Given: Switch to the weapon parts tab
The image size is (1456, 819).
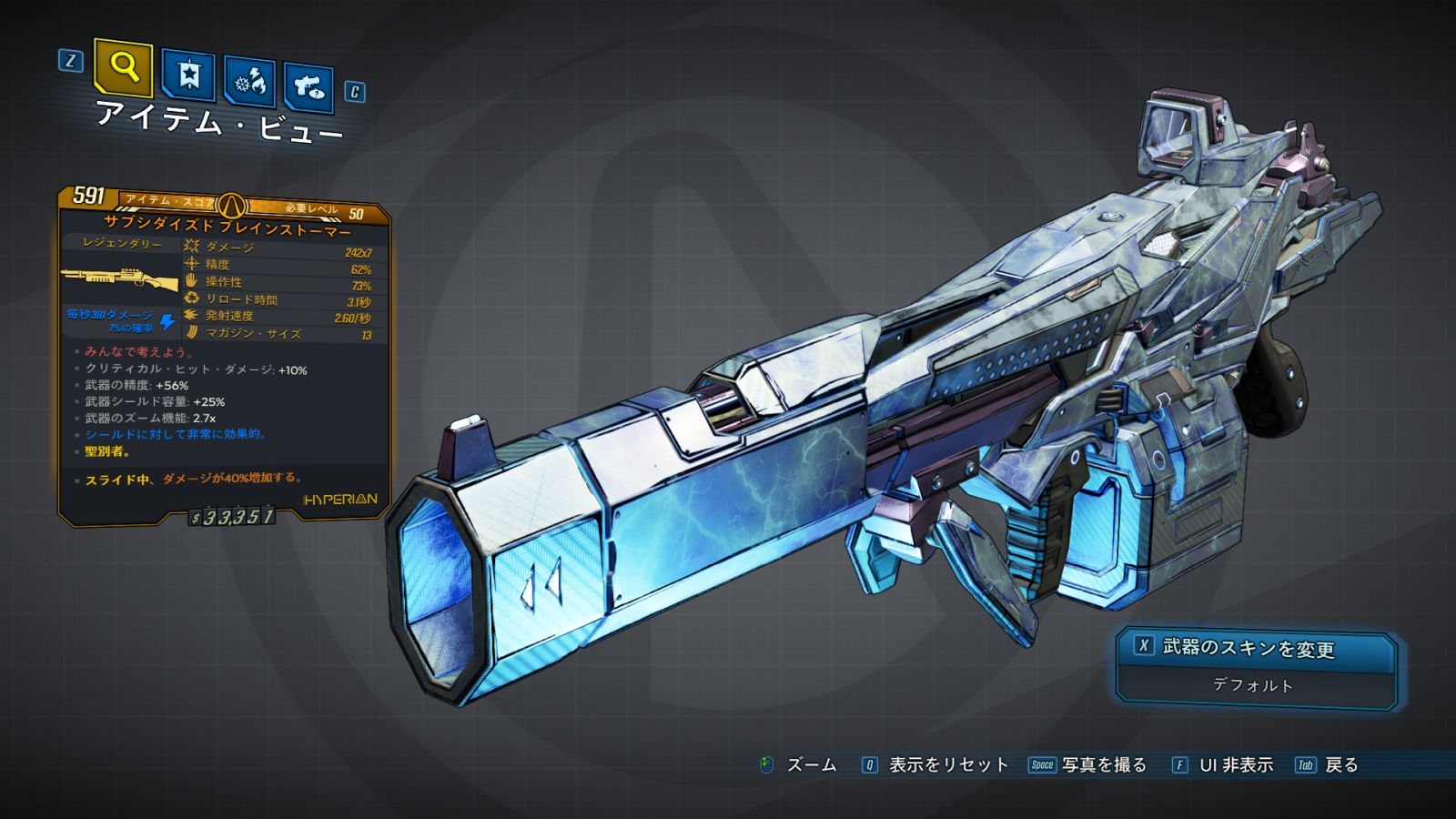Looking at the screenshot, I should 308,87.
